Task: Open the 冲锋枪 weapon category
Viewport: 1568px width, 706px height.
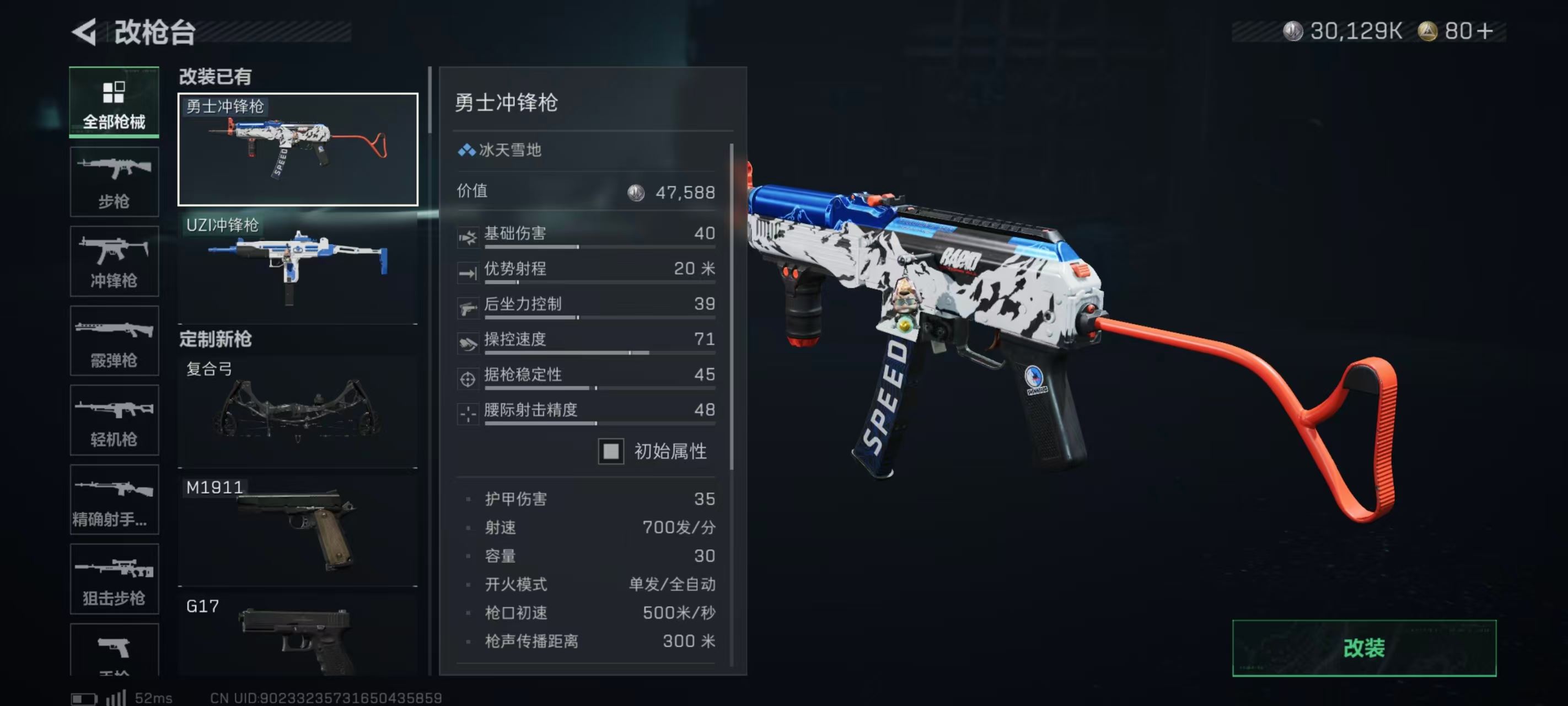Action: tap(114, 261)
